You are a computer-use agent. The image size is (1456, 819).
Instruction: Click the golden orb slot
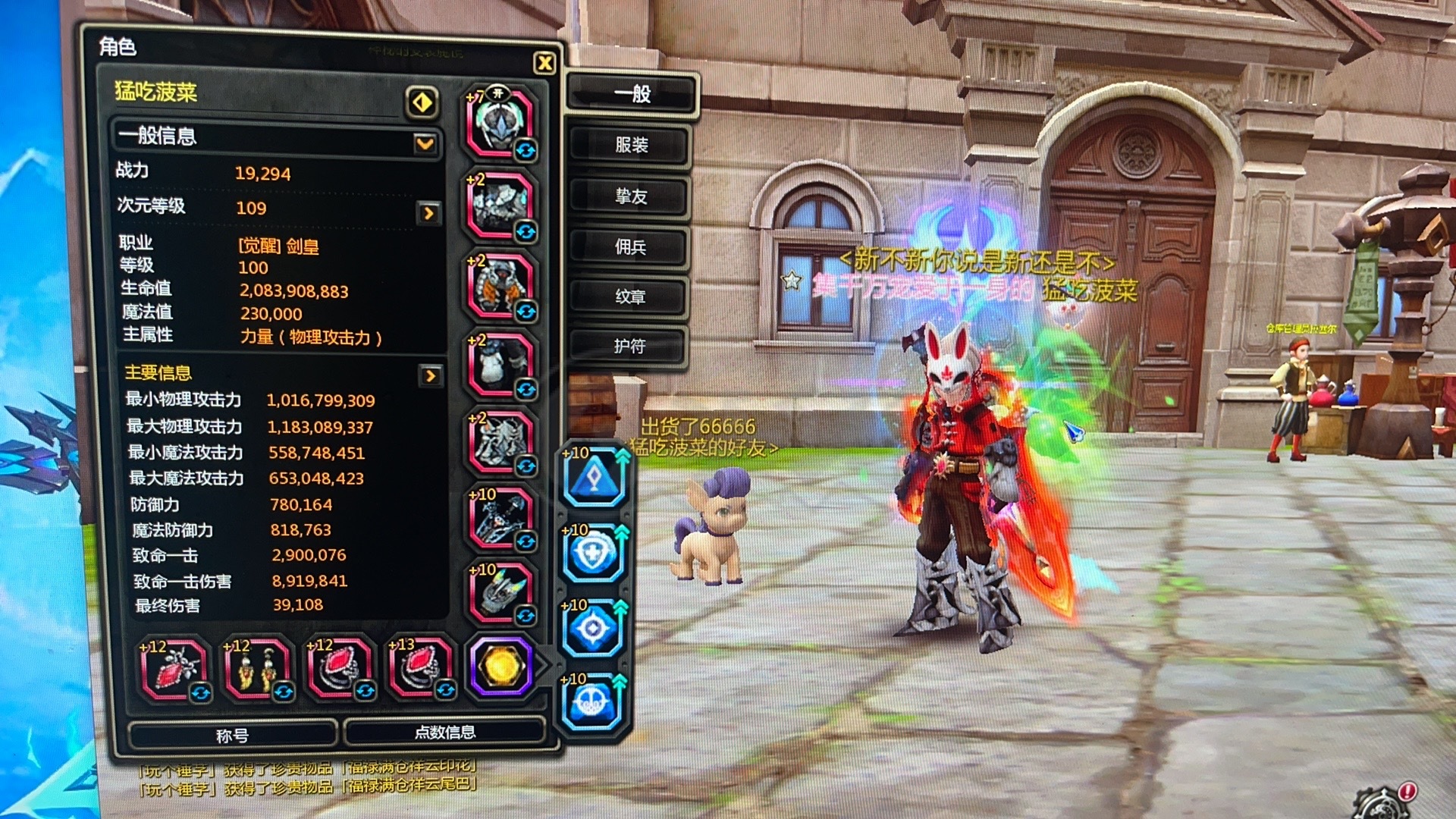coord(500,667)
